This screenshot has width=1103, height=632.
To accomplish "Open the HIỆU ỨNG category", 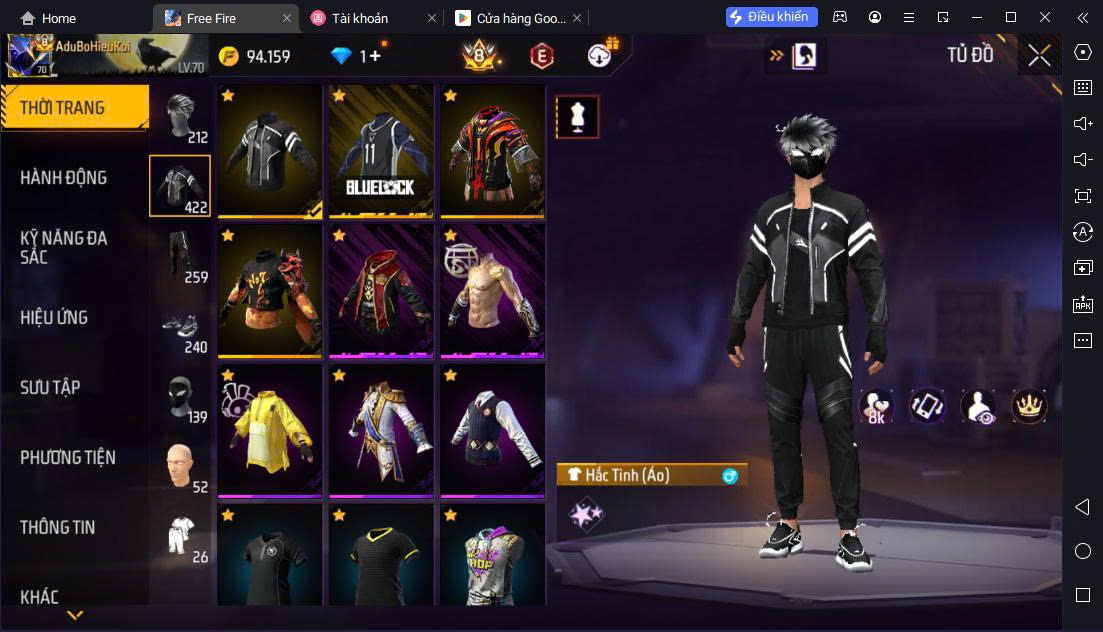I will (54, 318).
